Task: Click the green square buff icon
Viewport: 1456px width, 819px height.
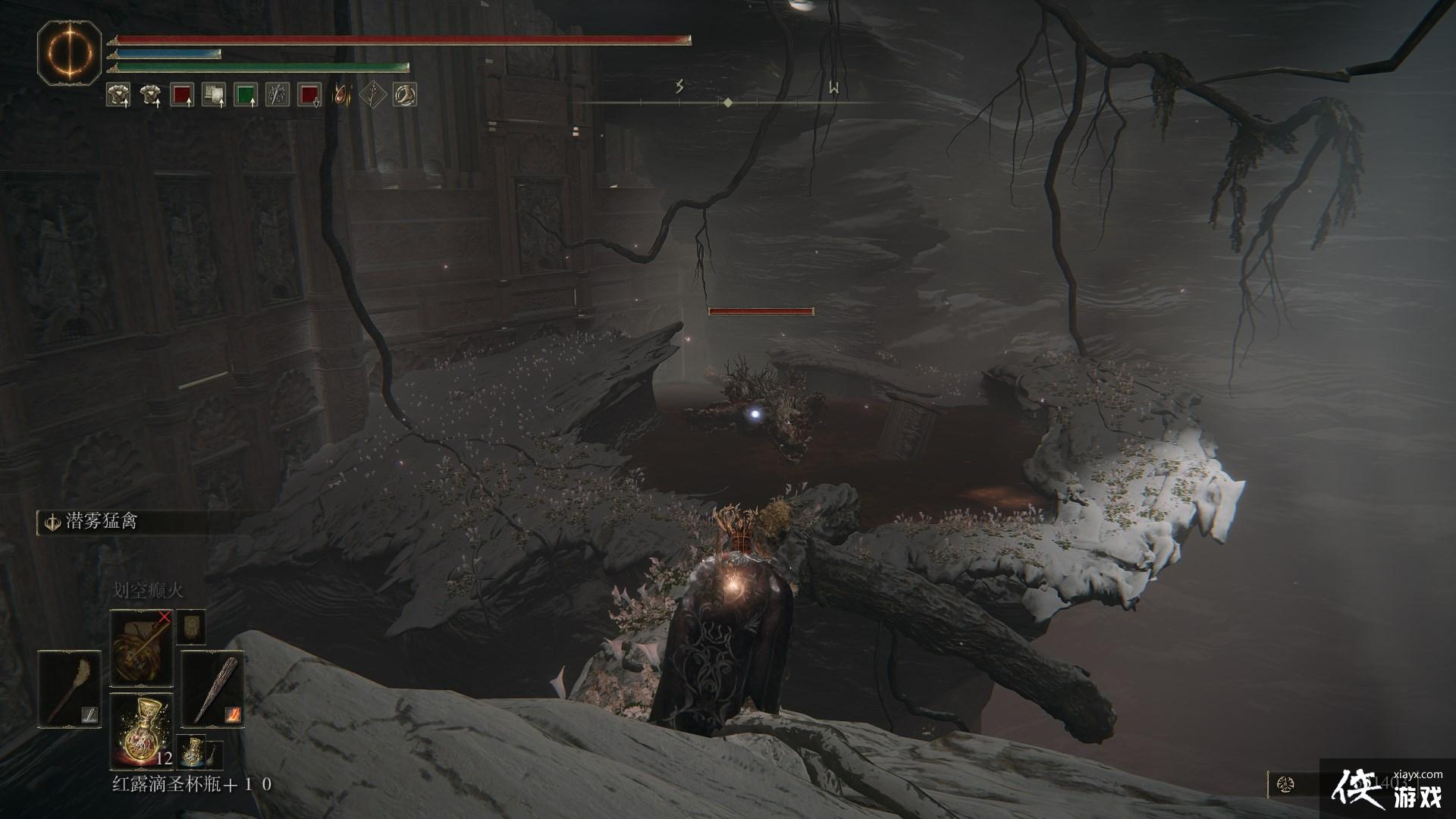Action: 245,95
